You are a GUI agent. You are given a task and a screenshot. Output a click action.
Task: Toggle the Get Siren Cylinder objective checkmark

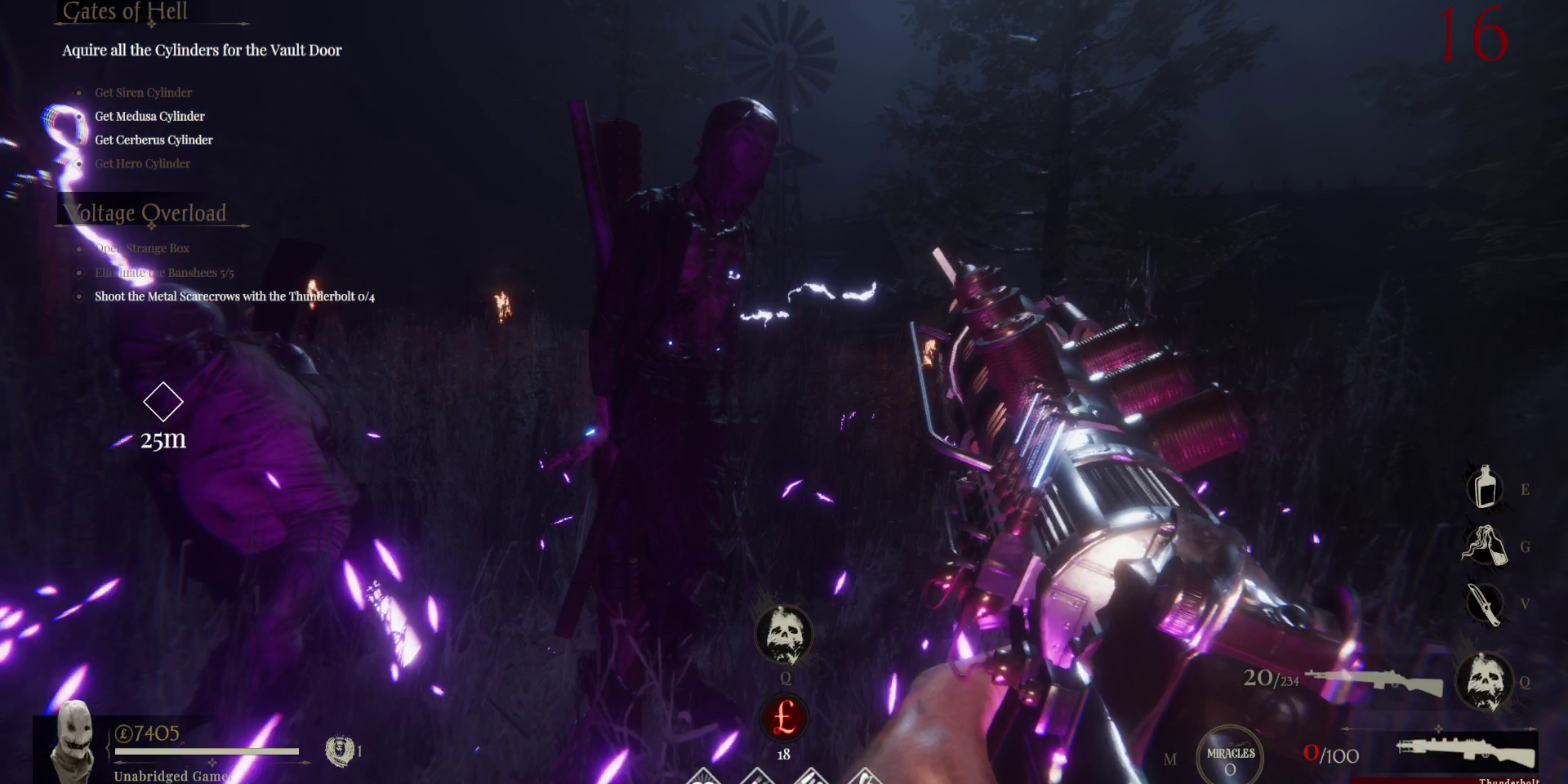pyautogui.click(x=78, y=92)
